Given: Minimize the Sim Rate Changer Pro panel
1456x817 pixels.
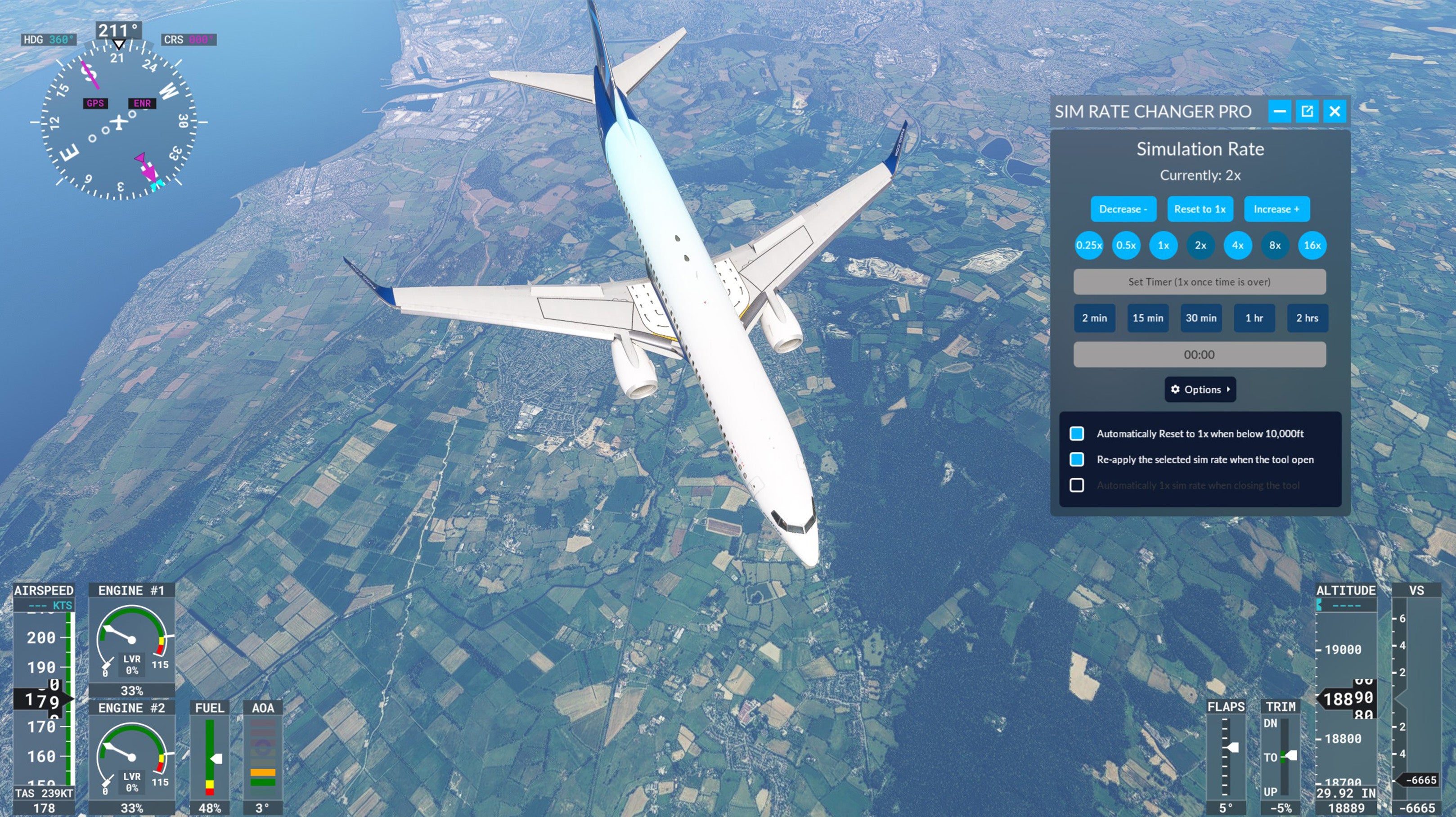Looking at the screenshot, I should [x=1280, y=111].
